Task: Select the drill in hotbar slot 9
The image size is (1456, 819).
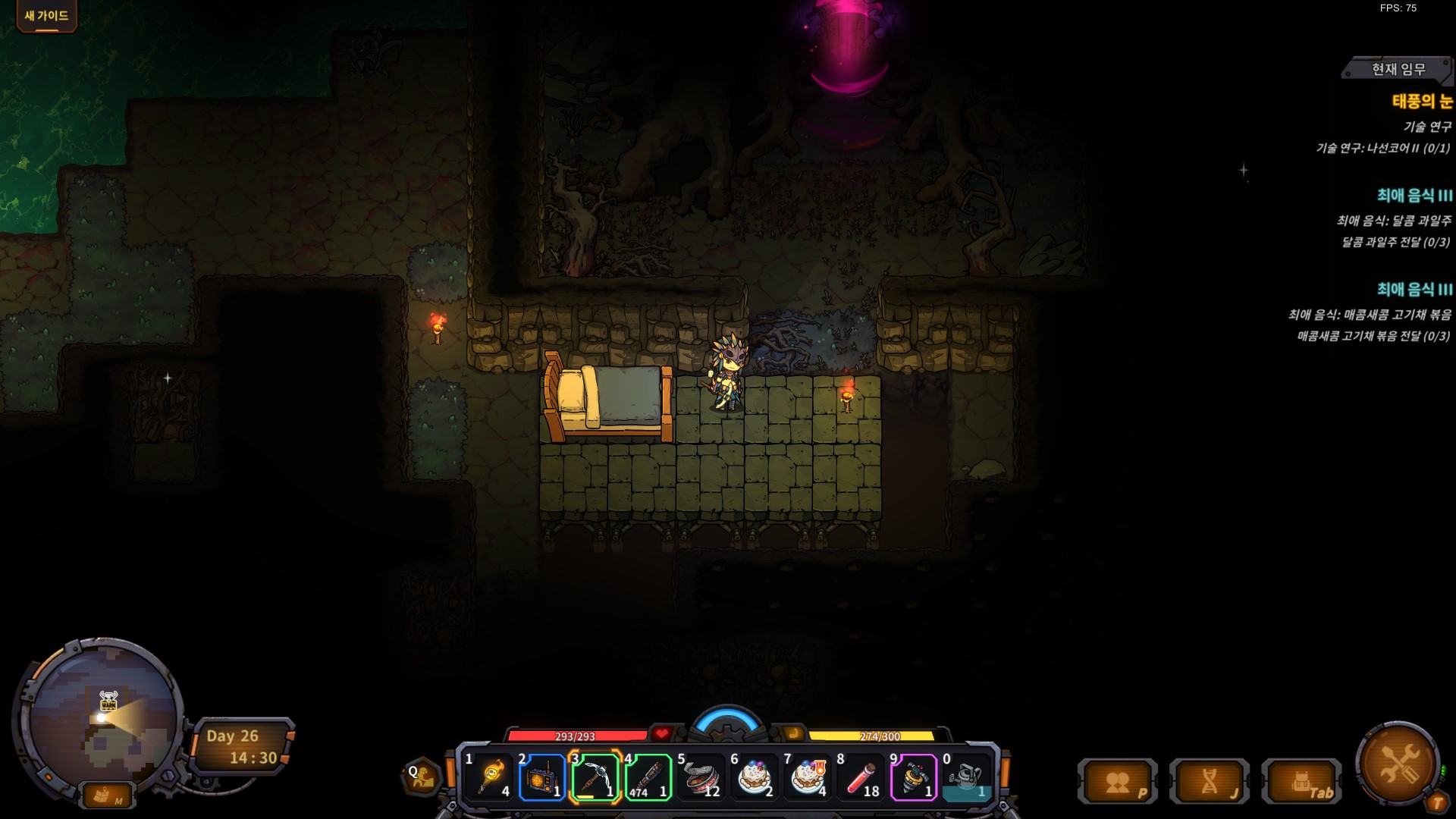Action: pos(914,777)
